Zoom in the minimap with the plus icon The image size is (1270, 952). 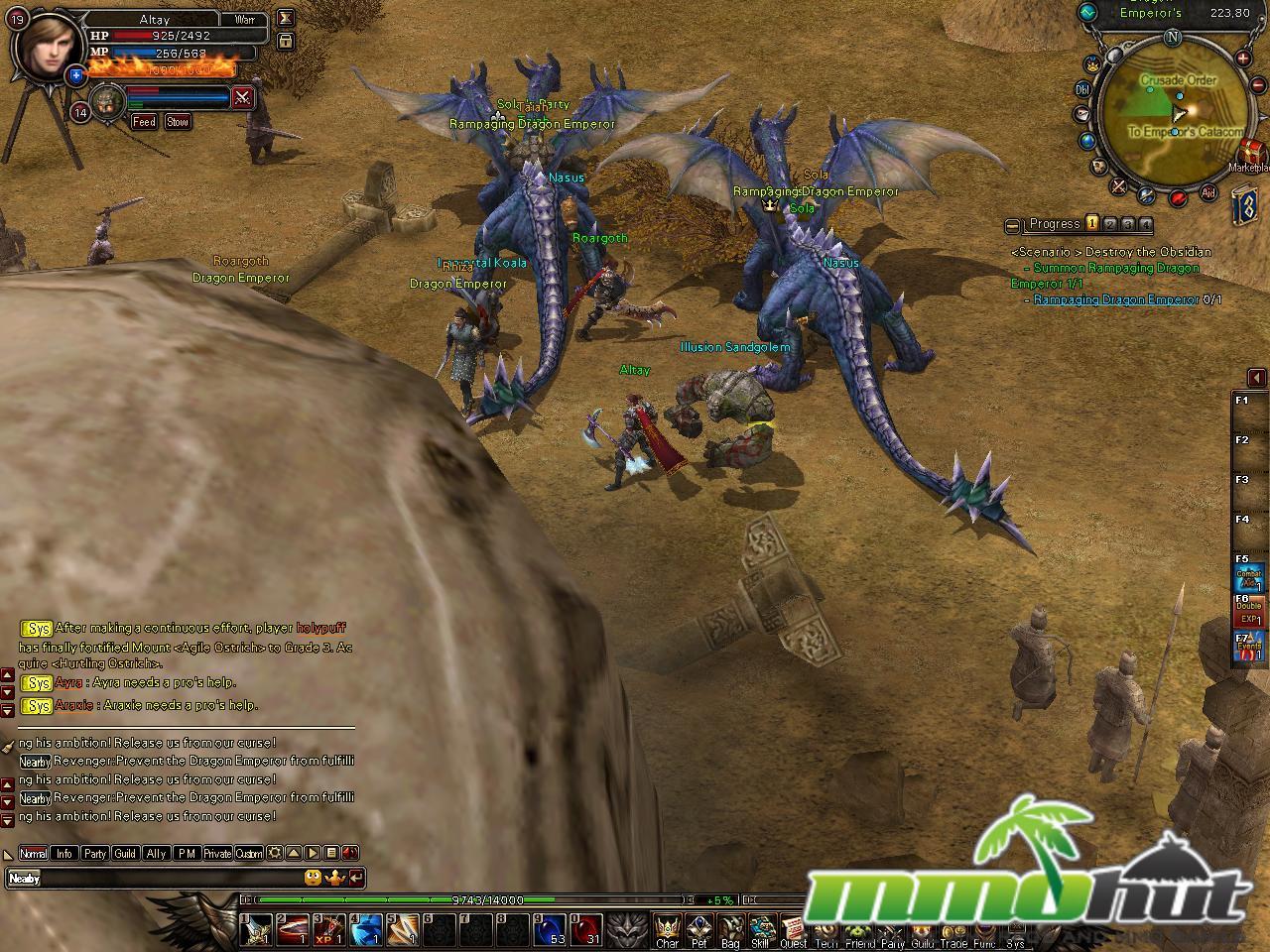pyautogui.click(x=1242, y=58)
